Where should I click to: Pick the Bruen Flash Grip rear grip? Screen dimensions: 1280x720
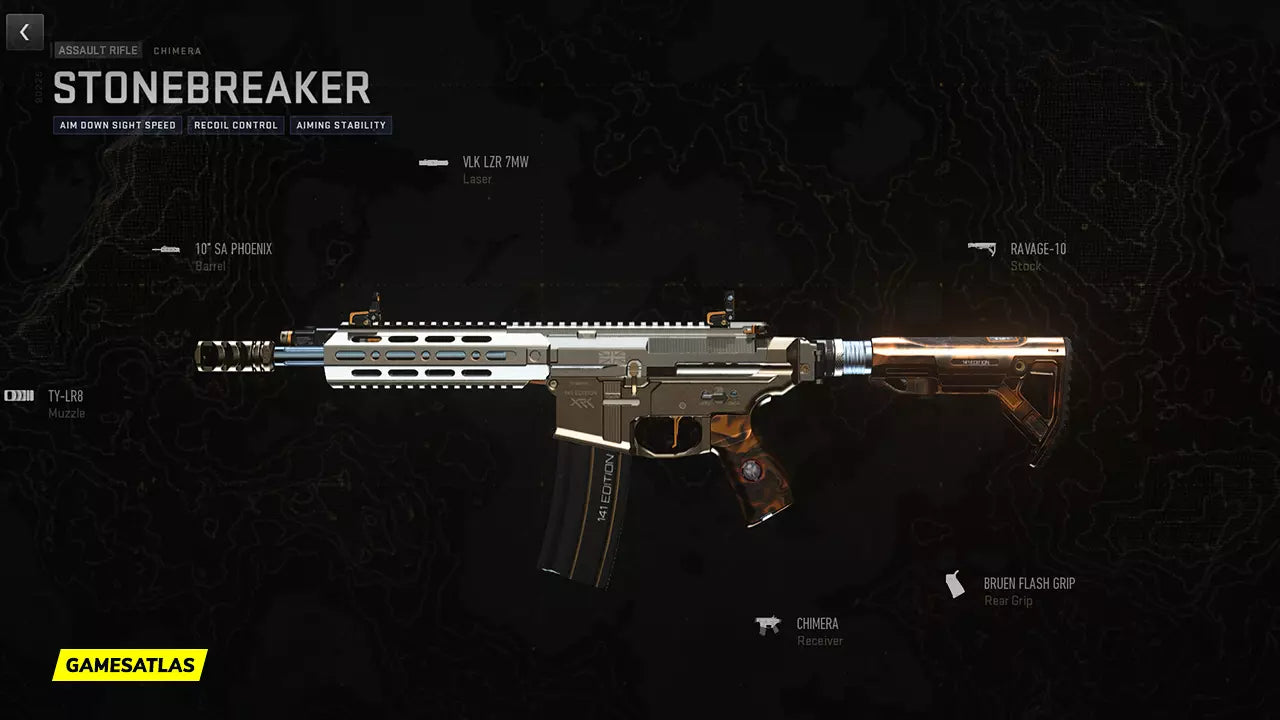(x=1028, y=584)
